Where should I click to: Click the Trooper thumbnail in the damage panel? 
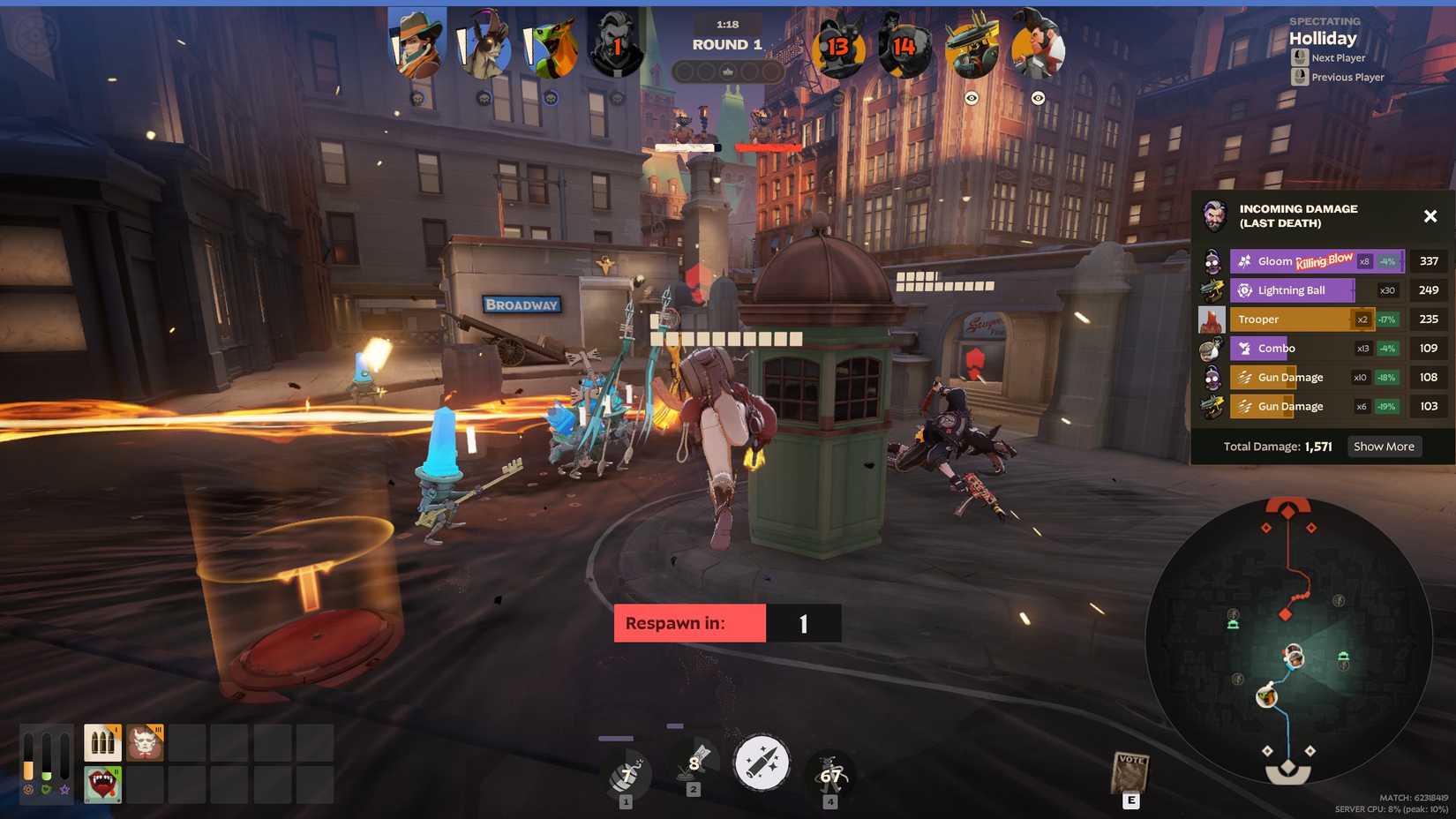[x=1212, y=319]
